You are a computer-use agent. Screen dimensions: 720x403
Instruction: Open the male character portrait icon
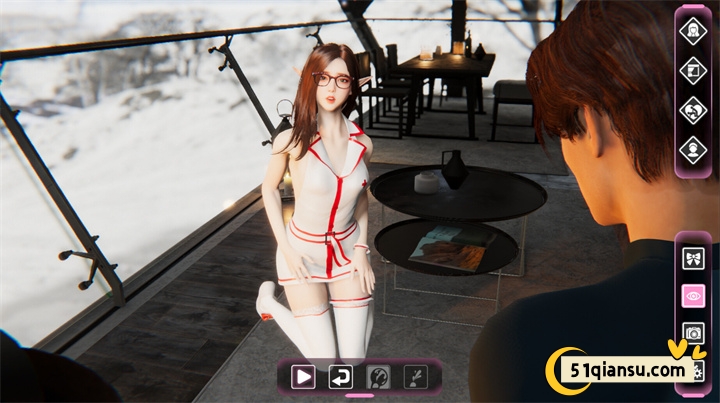click(692, 150)
